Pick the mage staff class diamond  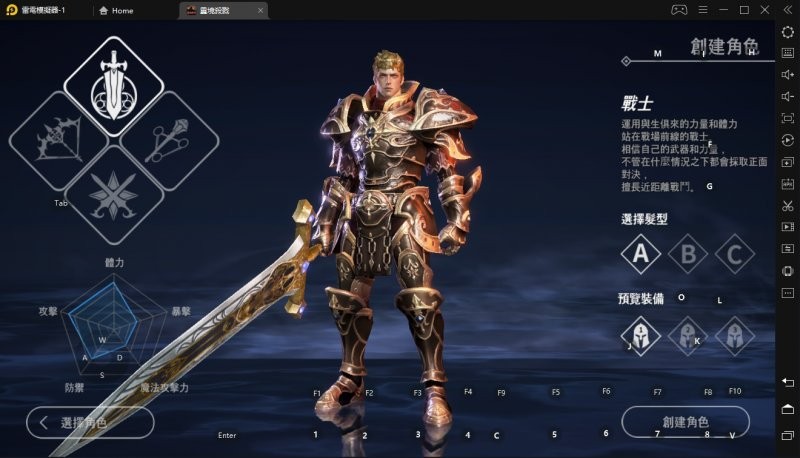(x=169, y=140)
